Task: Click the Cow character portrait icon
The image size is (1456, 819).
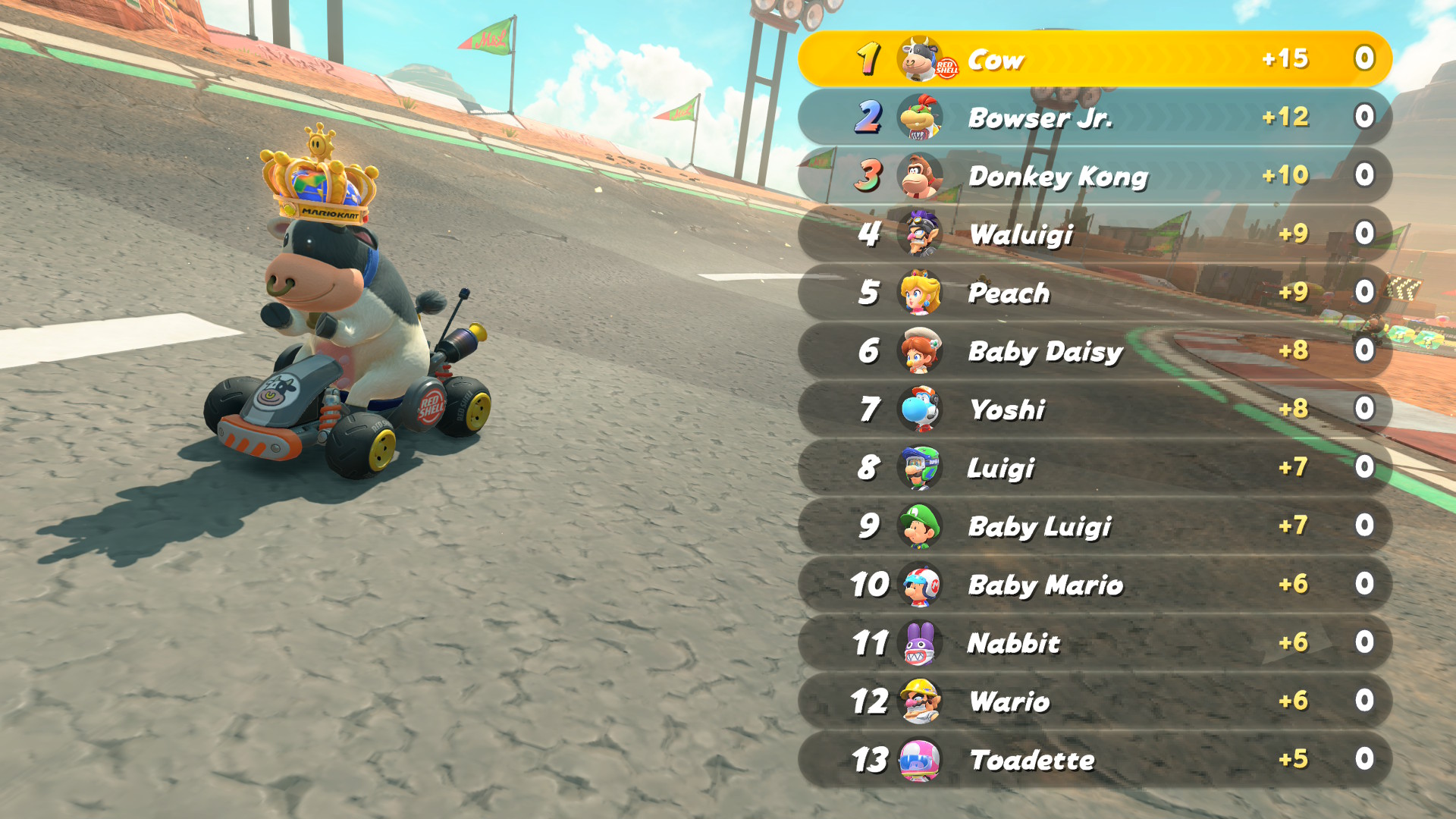Action: 919,58
